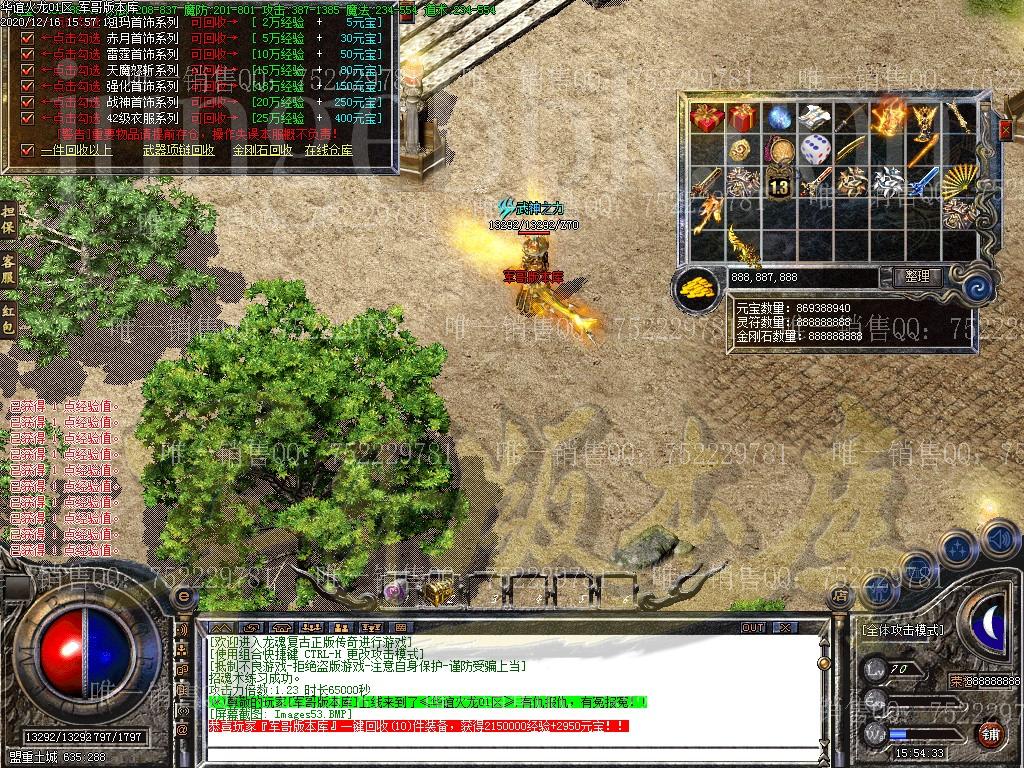
Task: Toggle the 42级衣服系列 recycle checkbox
Action: [28, 119]
